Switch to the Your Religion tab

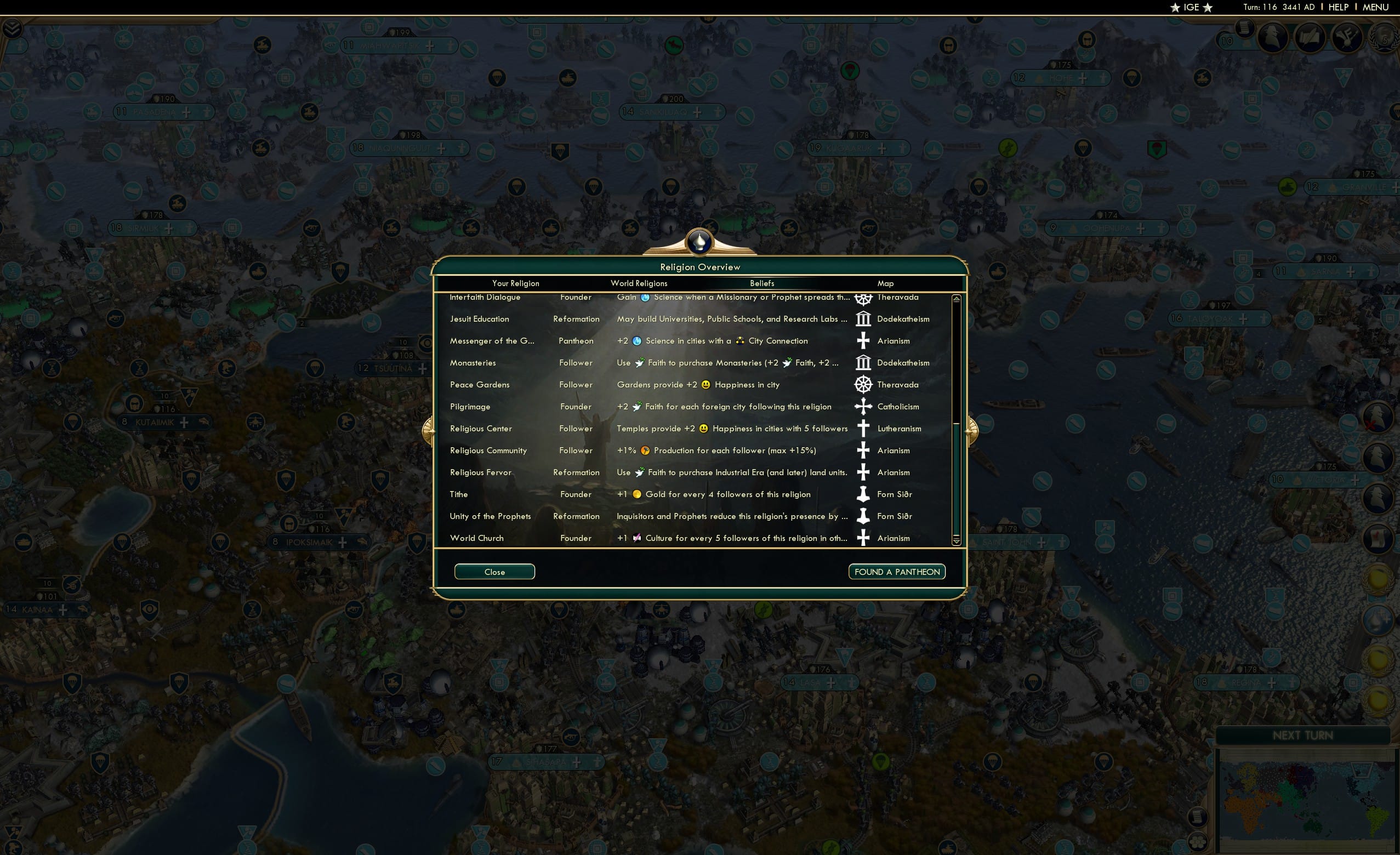click(515, 283)
